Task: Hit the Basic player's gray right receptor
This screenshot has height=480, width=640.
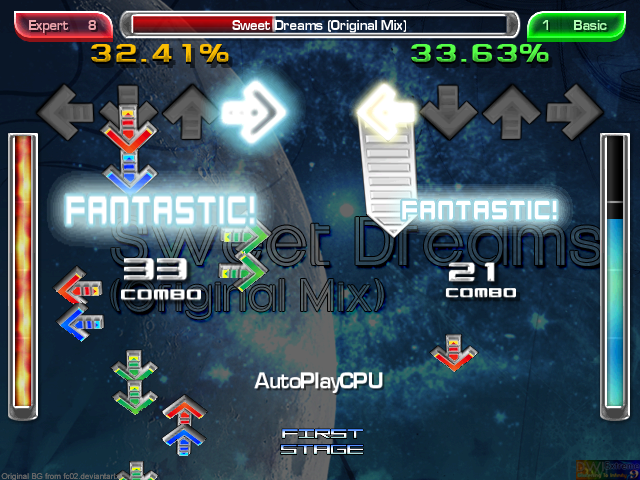Action: coord(573,110)
